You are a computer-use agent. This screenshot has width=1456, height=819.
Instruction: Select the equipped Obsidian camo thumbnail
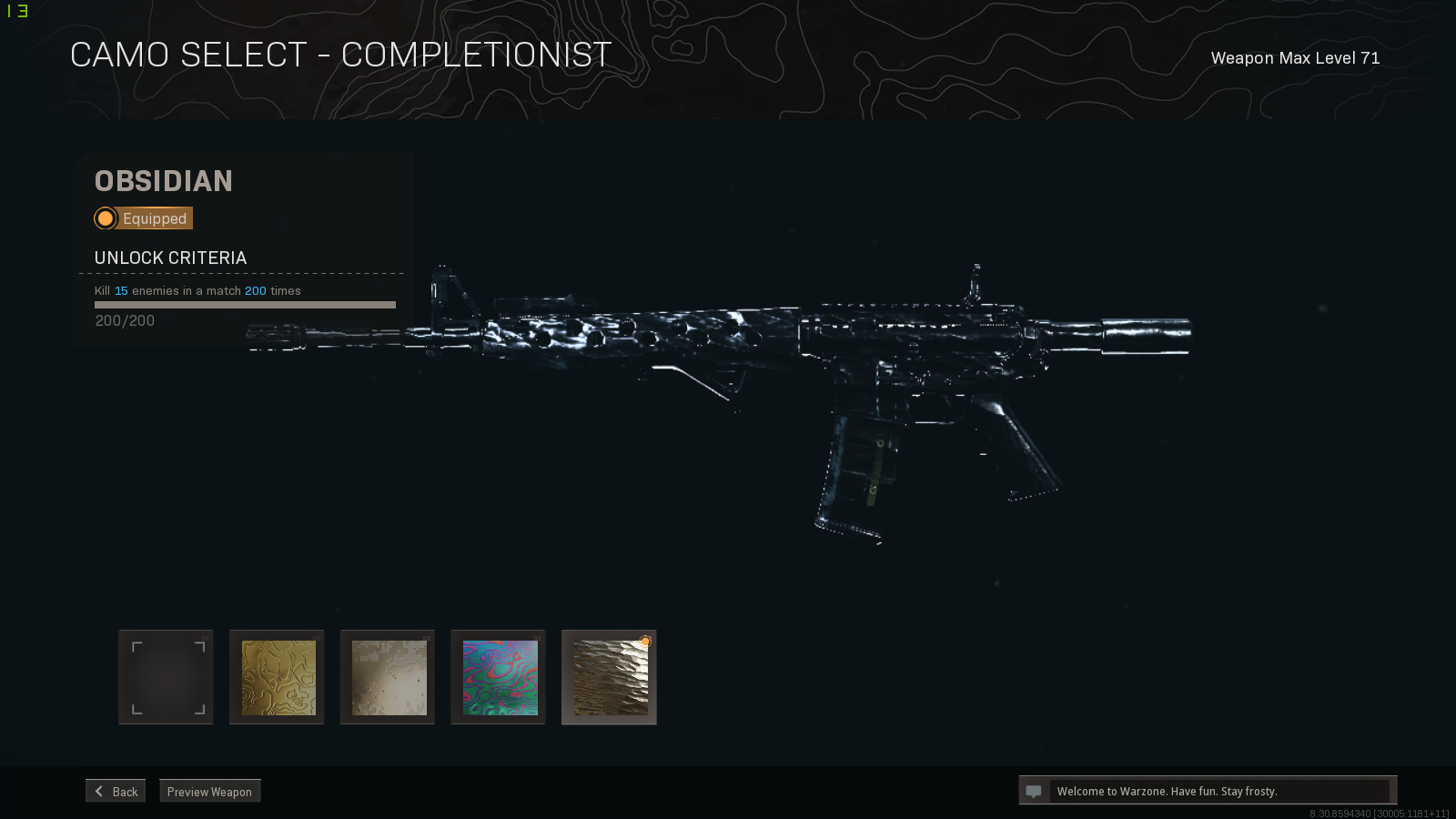[608, 676]
